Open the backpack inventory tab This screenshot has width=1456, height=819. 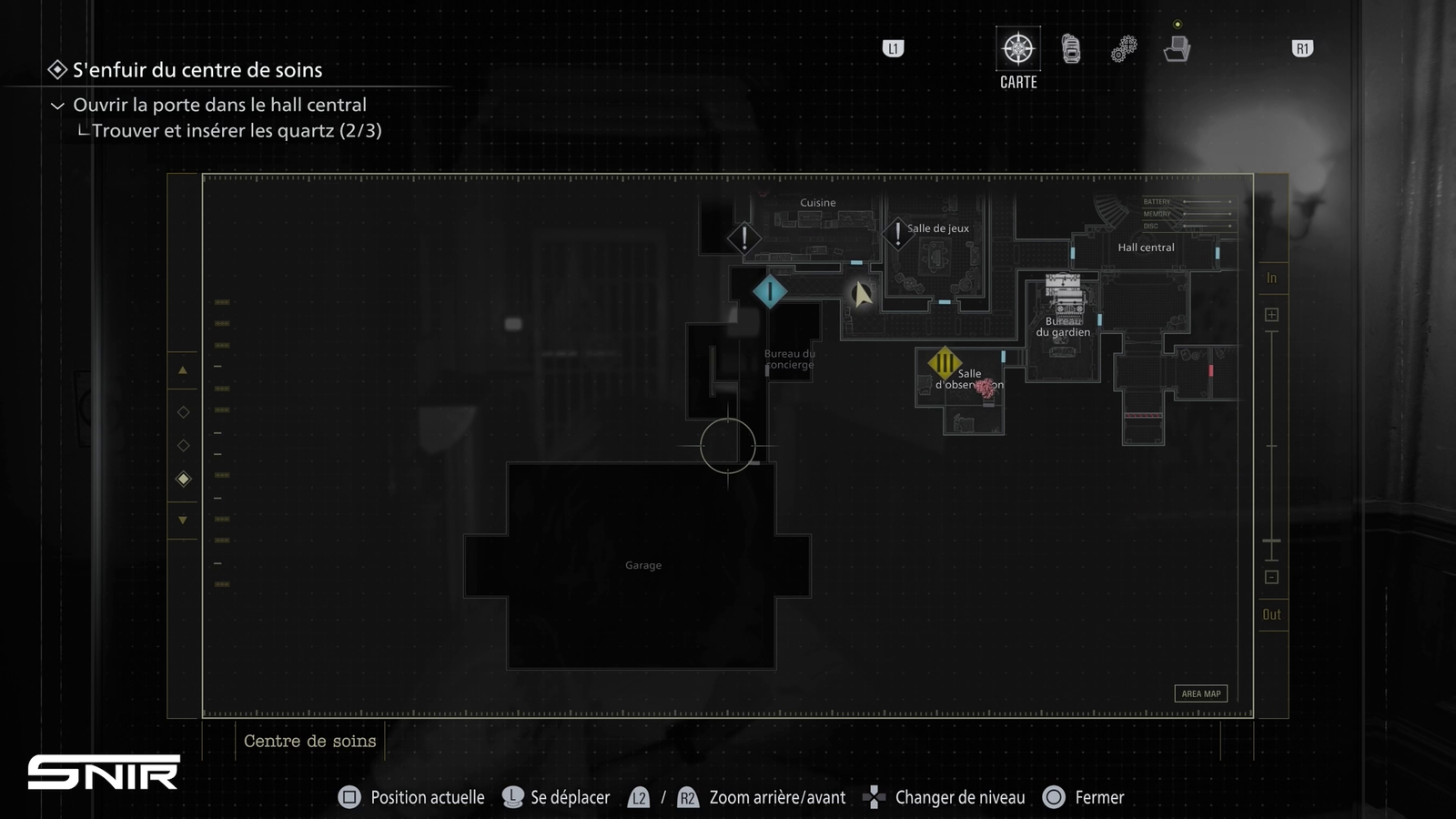1071,49
